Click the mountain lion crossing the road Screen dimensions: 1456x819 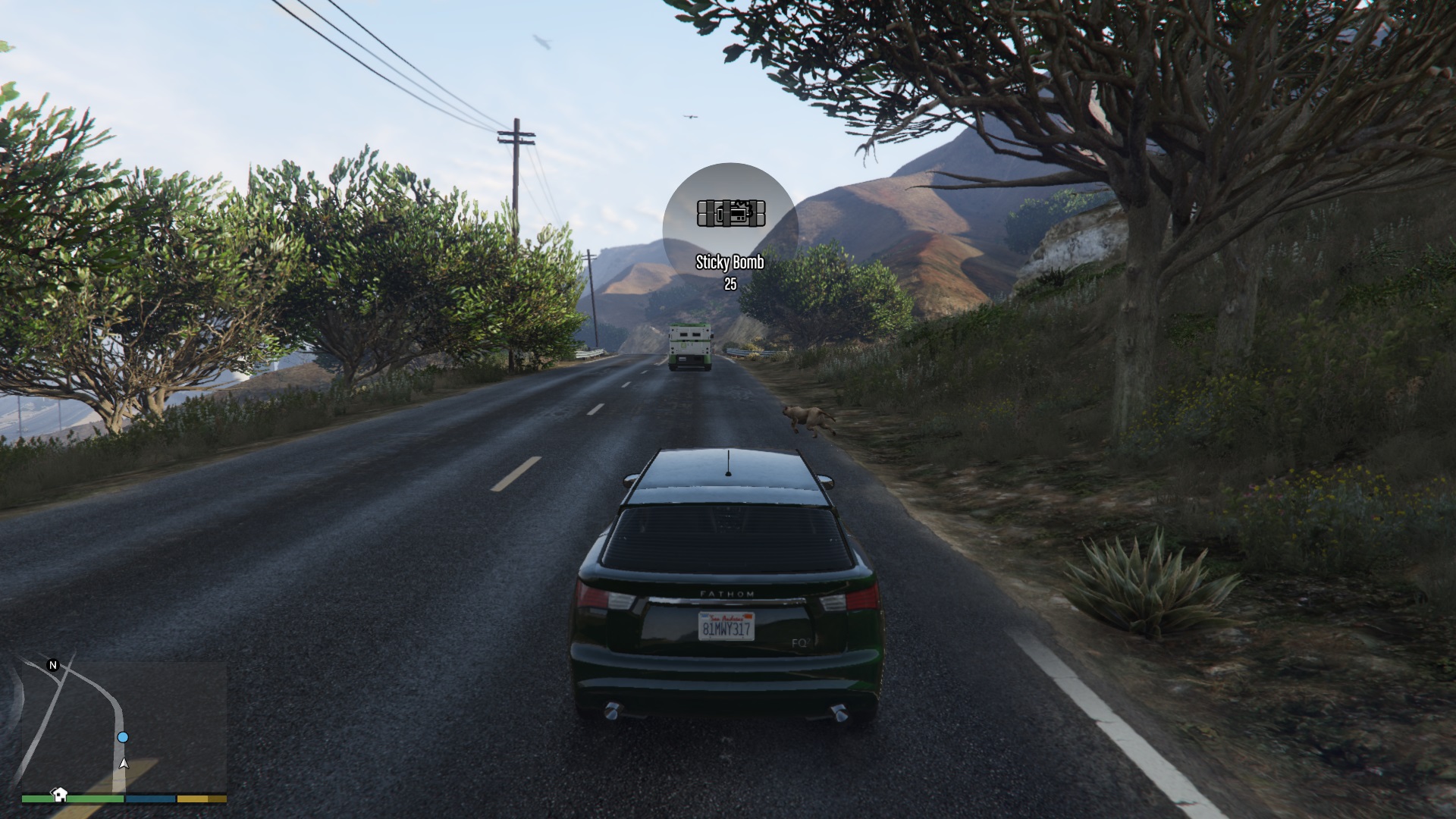[x=806, y=418]
